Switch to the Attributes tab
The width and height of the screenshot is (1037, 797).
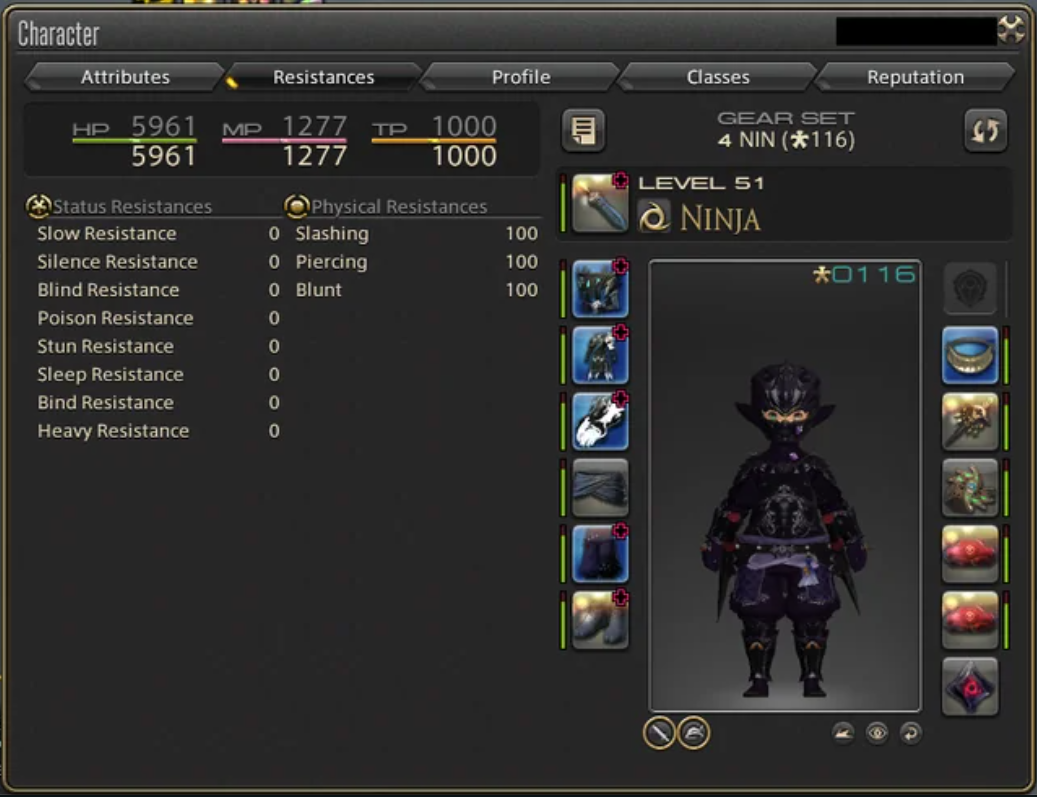(x=125, y=77)
